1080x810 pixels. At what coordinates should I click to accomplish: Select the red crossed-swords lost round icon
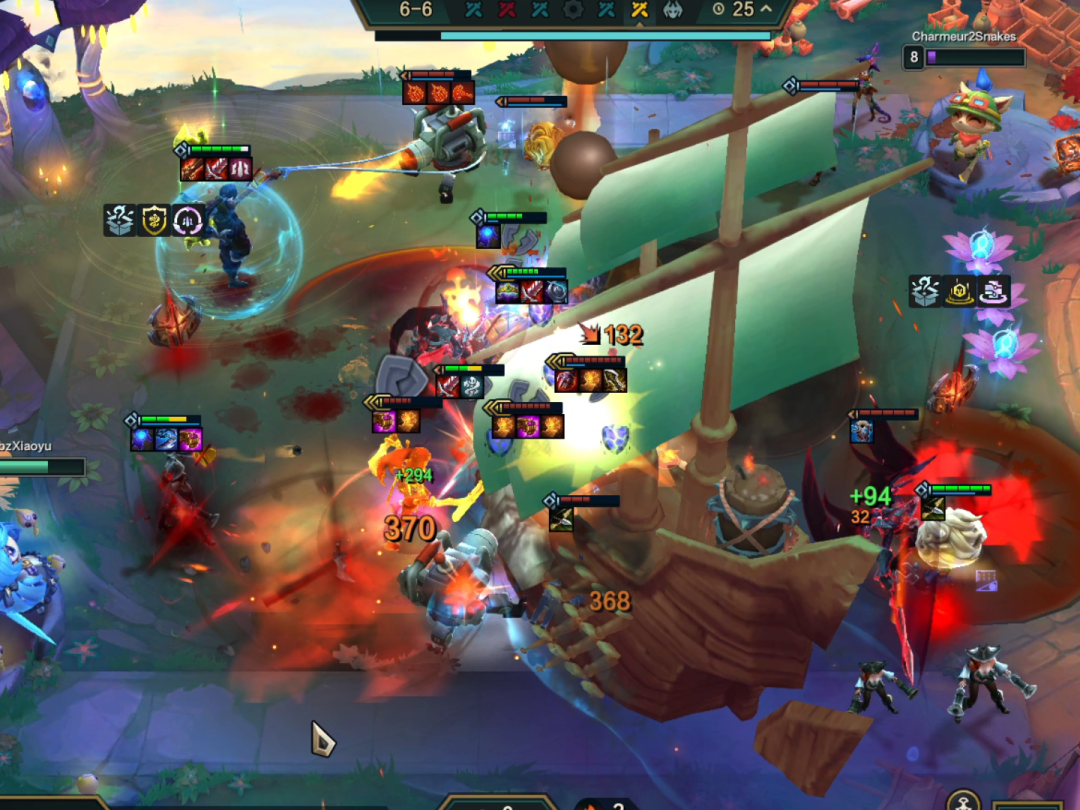(x=508, y=10)
